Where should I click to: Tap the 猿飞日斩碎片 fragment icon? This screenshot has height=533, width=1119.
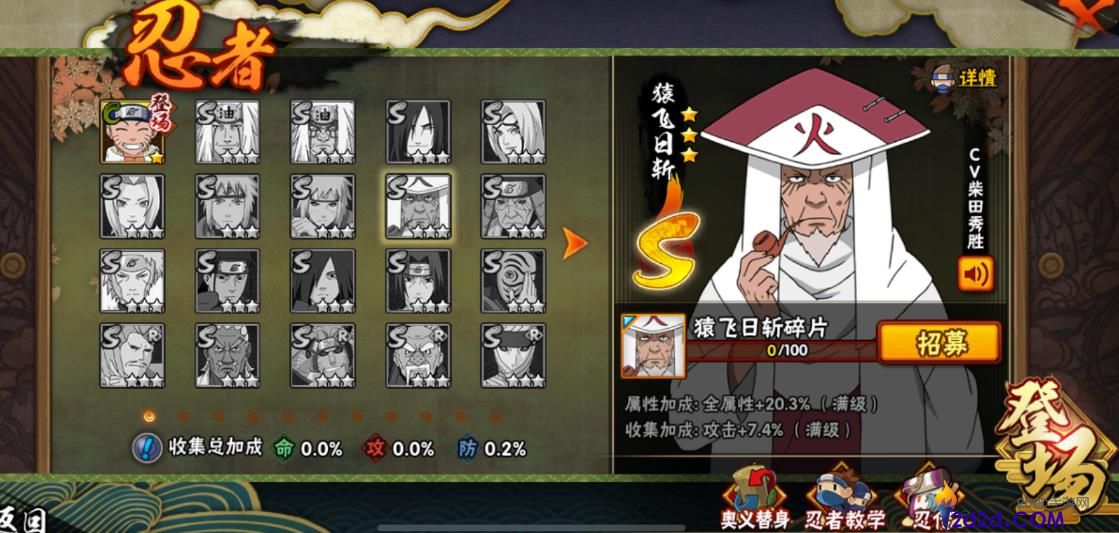653,345
